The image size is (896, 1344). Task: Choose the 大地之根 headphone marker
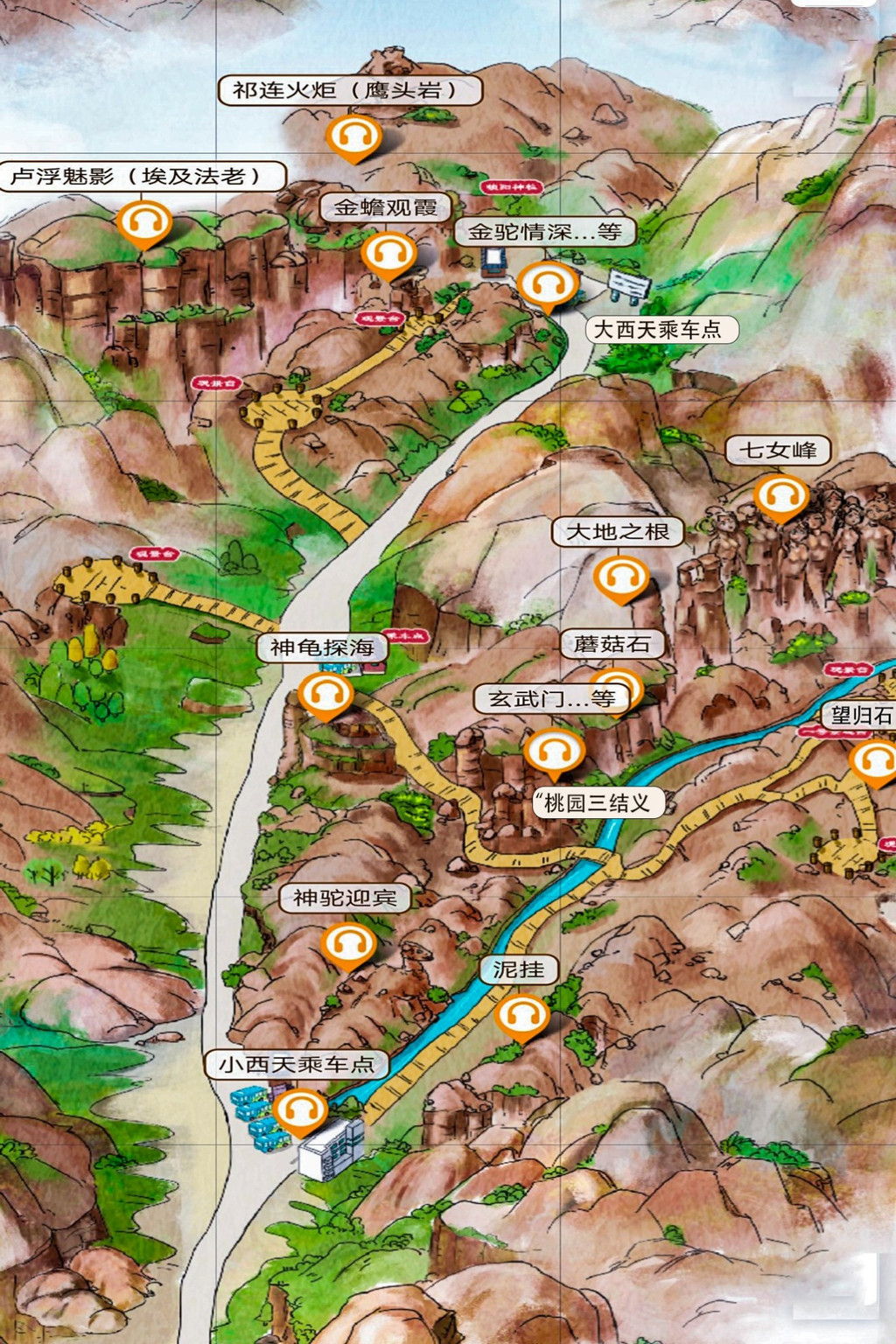pos(620,577)
